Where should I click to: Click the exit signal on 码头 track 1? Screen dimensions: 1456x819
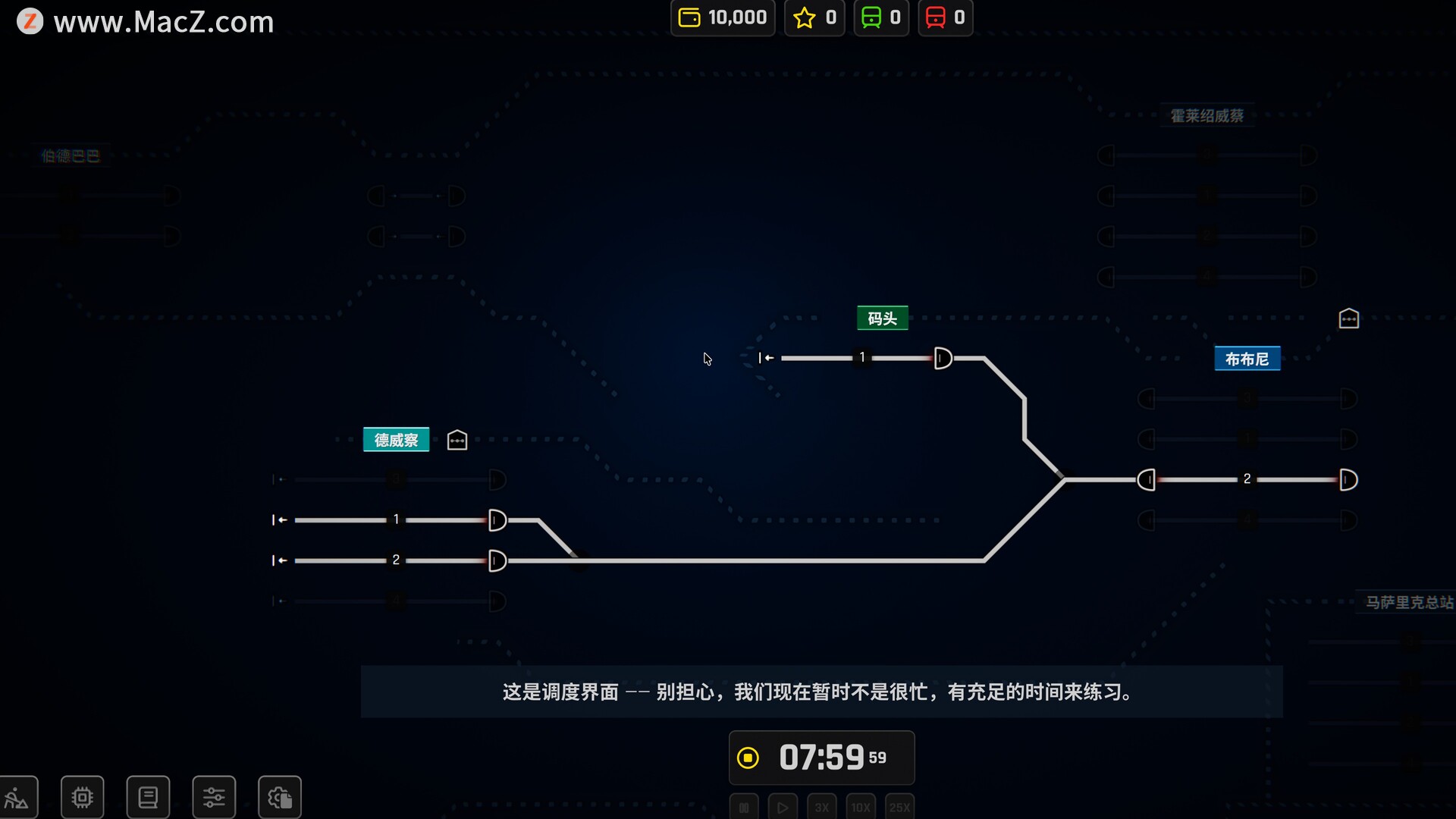click(x=943, y=358)
